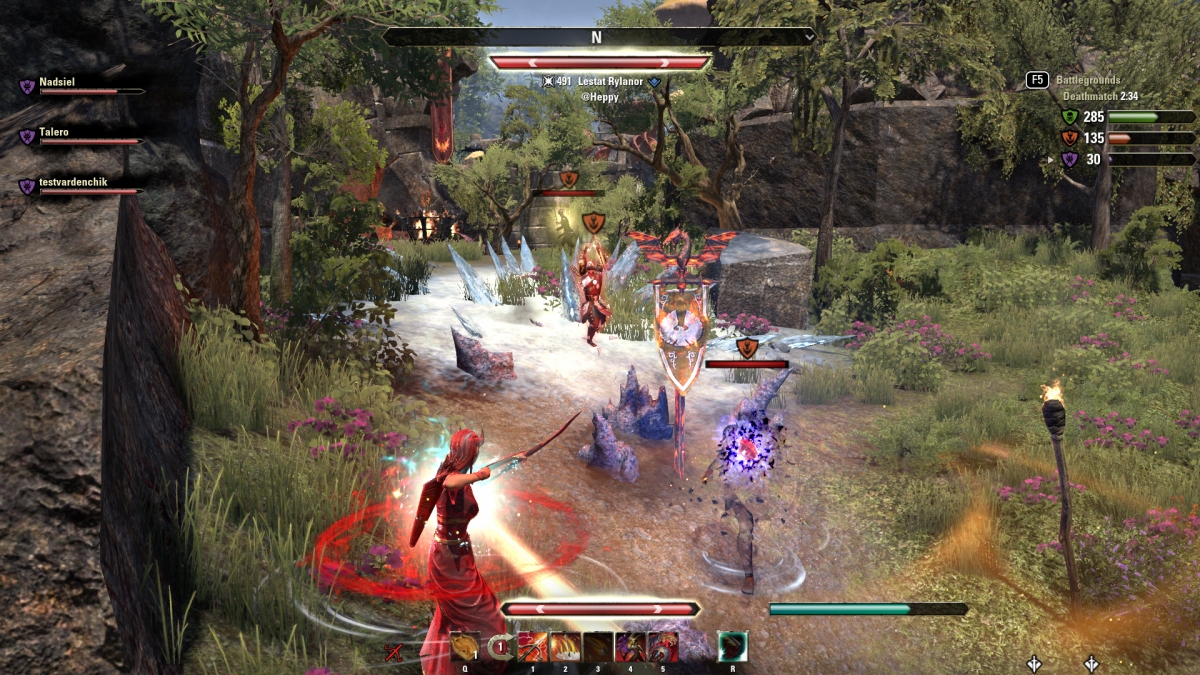Cast the arrow volley ability in slot 2
The height and width of the screenshot is (675, 1200).
[566, 647]
